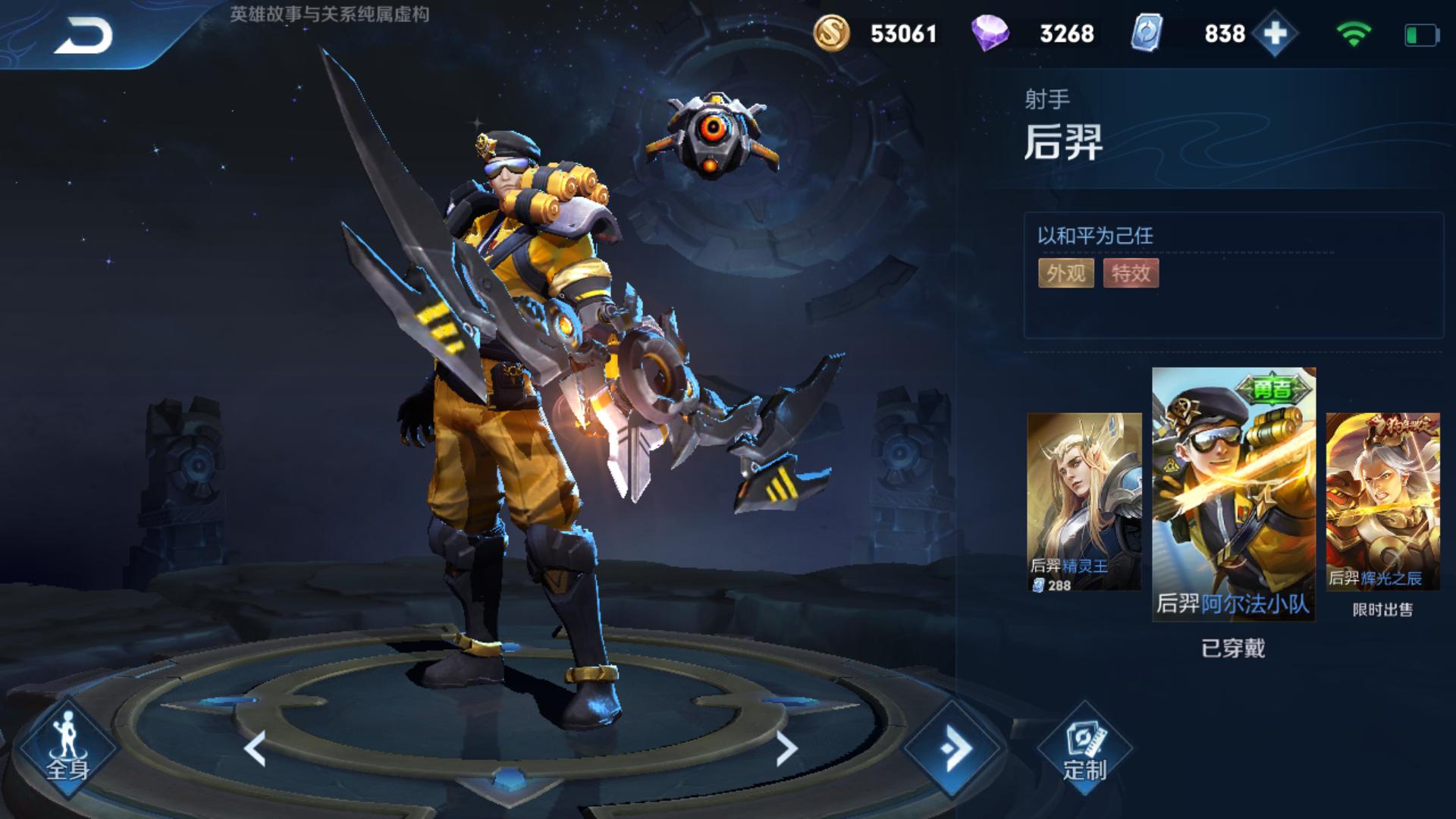Tap the purple diamond currency icon
This screenshot has width=1456, height=819.
click(990, 34)
